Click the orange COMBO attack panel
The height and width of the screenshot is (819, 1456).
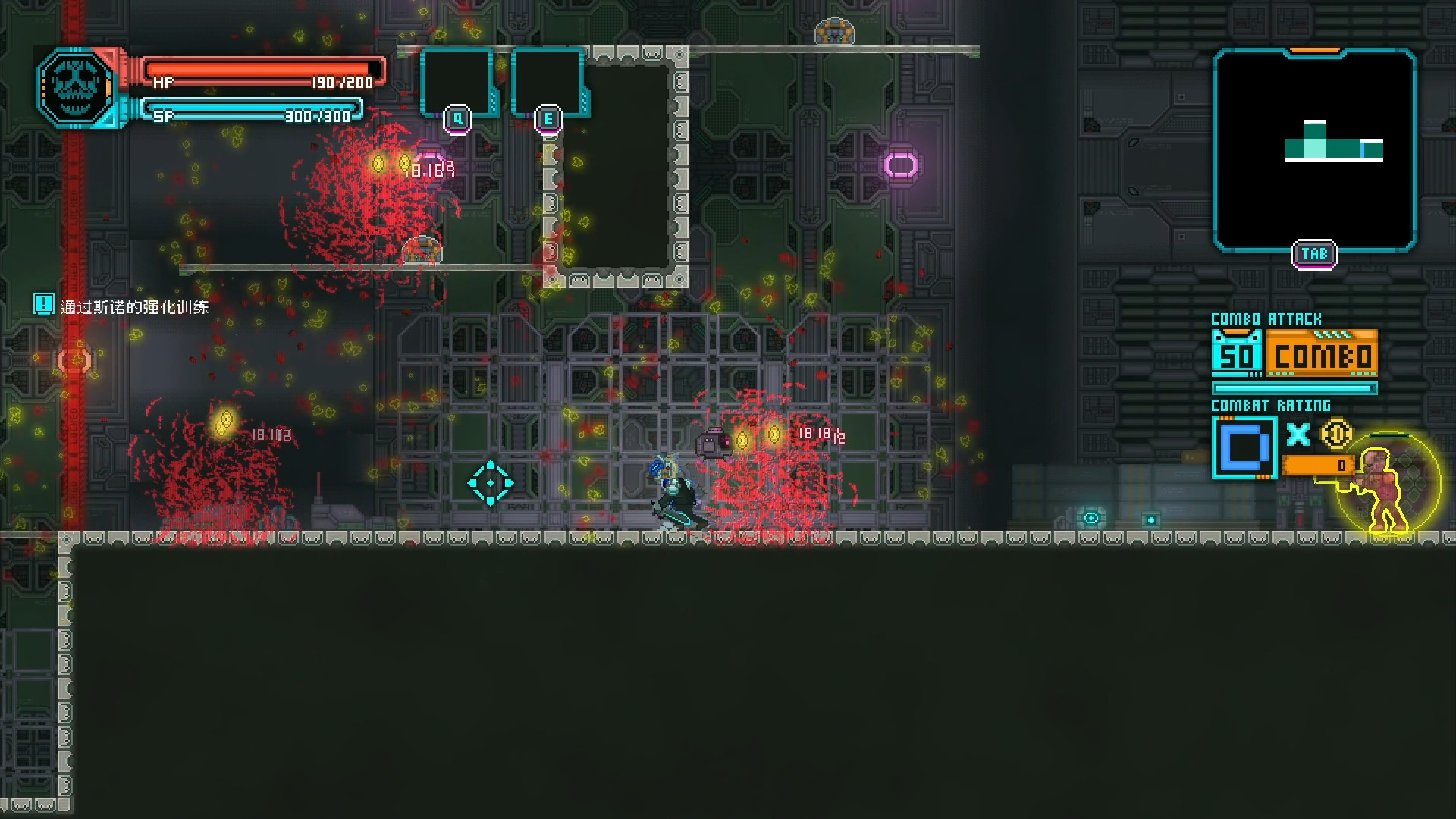point(1322,355)
